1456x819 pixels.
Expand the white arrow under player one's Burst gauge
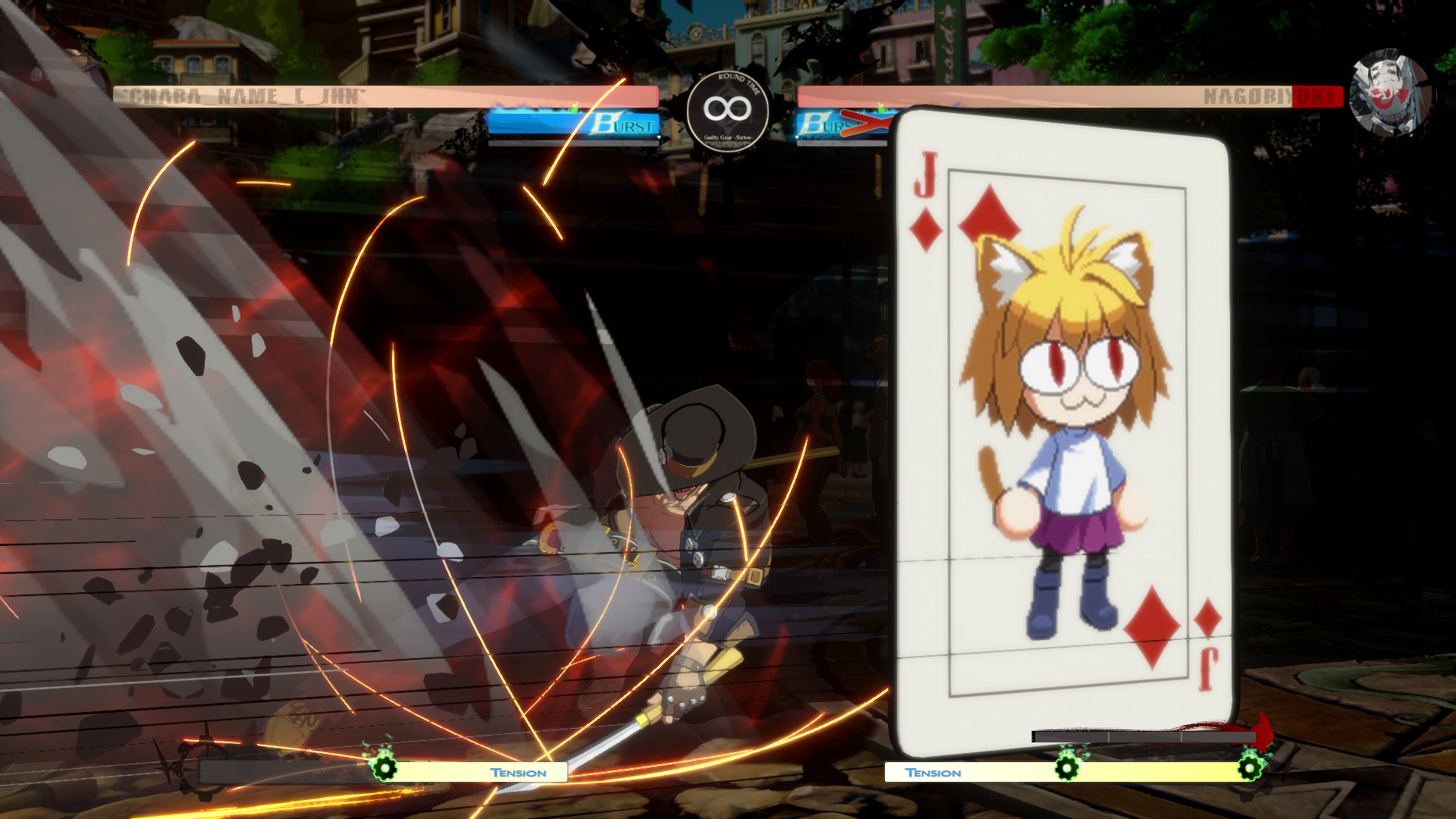click(x=659, y=136)
